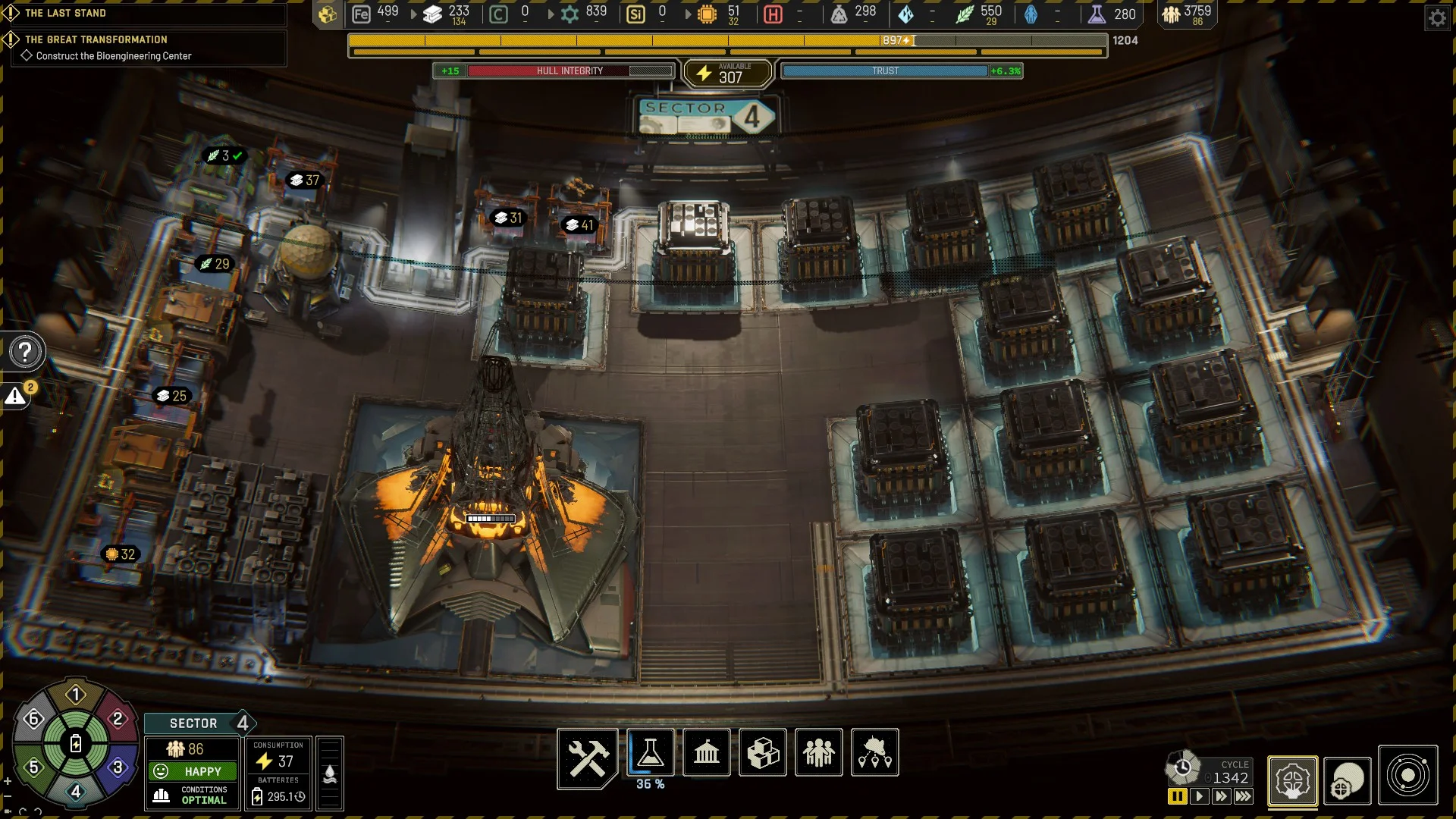Set triple fast-forward speed

1243,796
